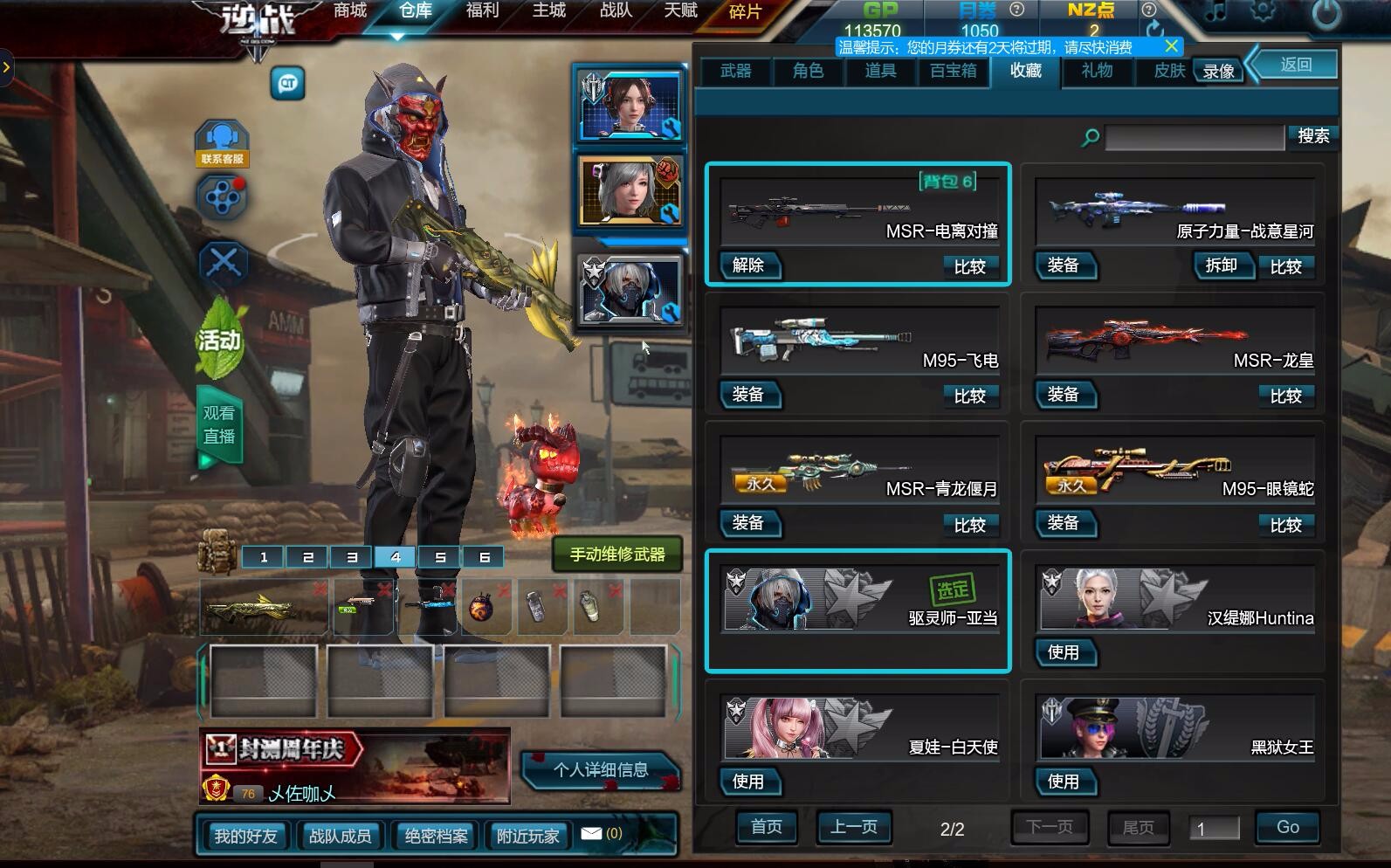Screen dimensions: 1391x868
Task: Click the 返回 back button
Action: [1296, 65]
